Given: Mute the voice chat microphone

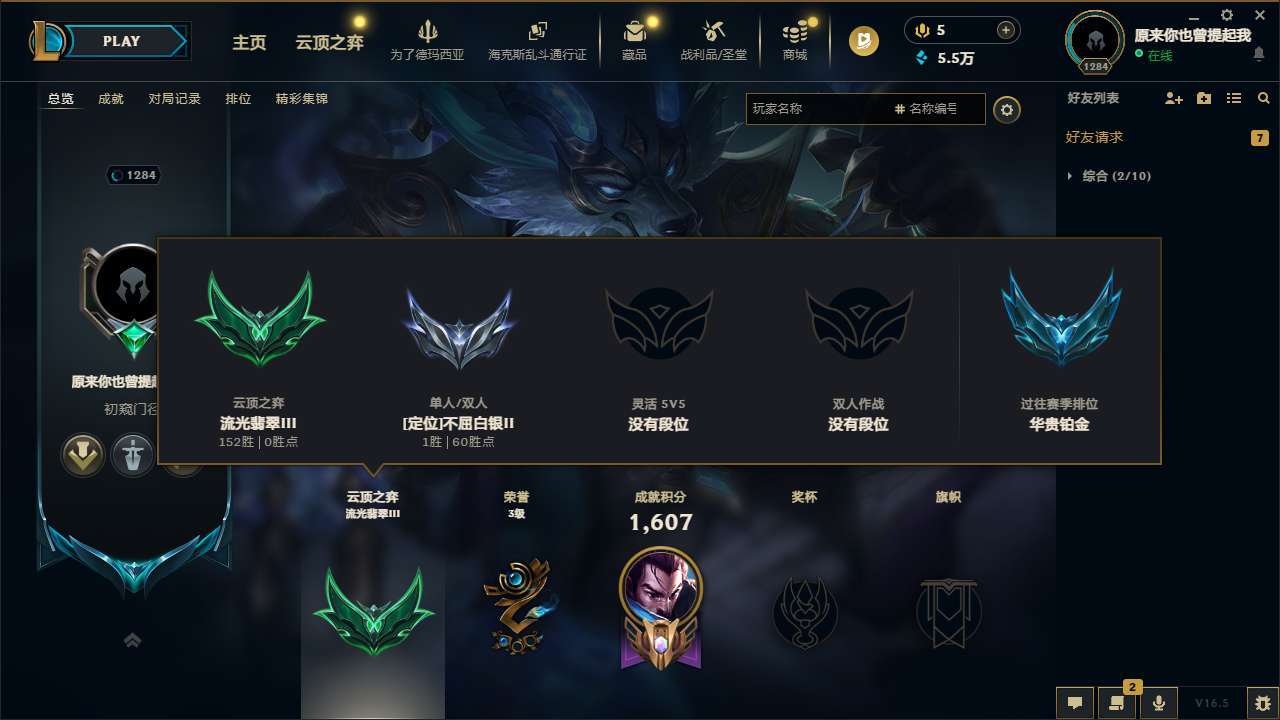Looking at the screenshot, I should point(1159,702).
